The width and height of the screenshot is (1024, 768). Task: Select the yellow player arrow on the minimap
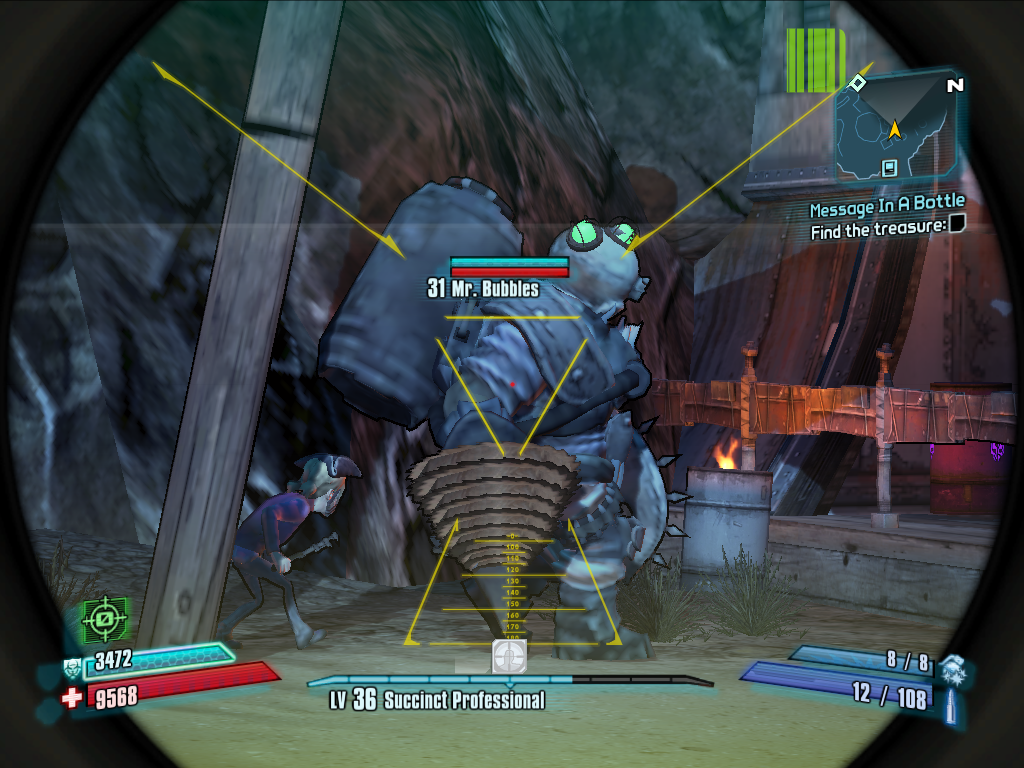(894, 128)
